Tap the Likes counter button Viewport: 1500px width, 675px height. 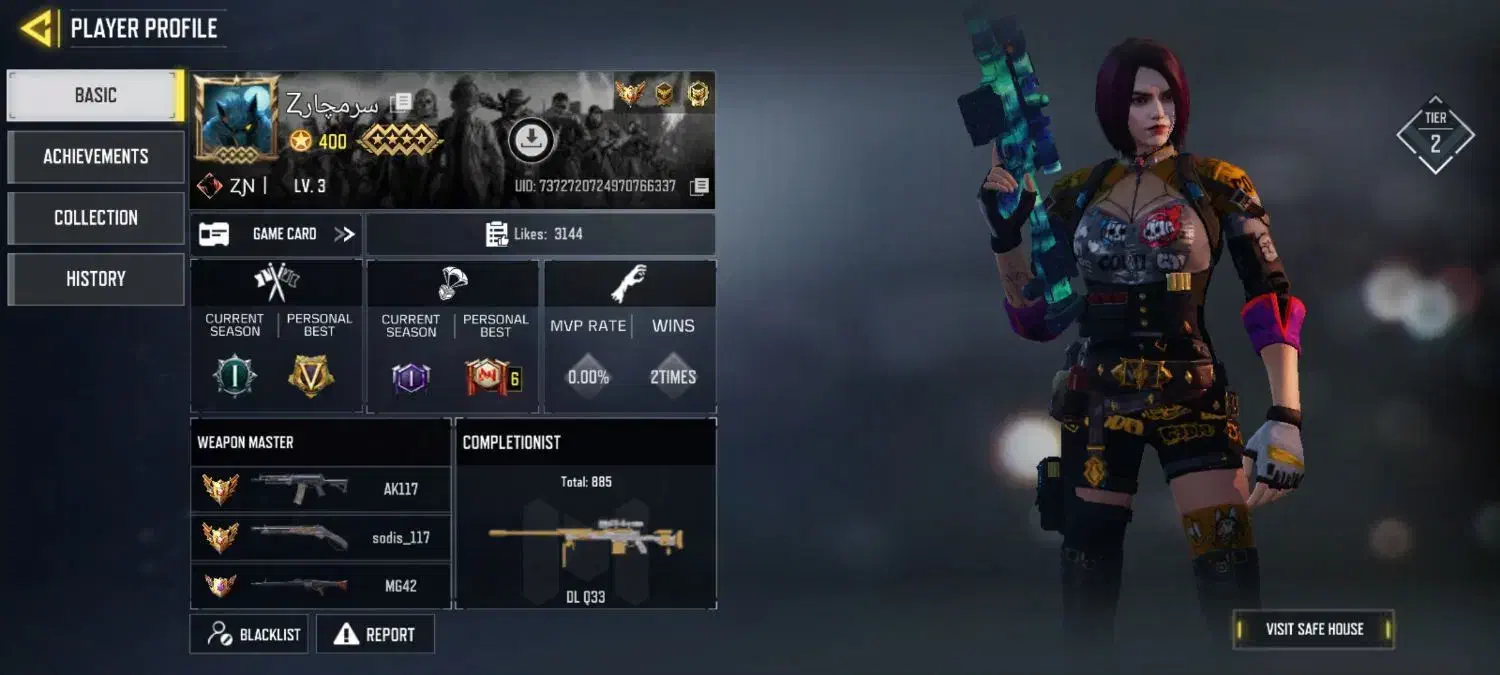pyautogui.click(x=540, y=234)
